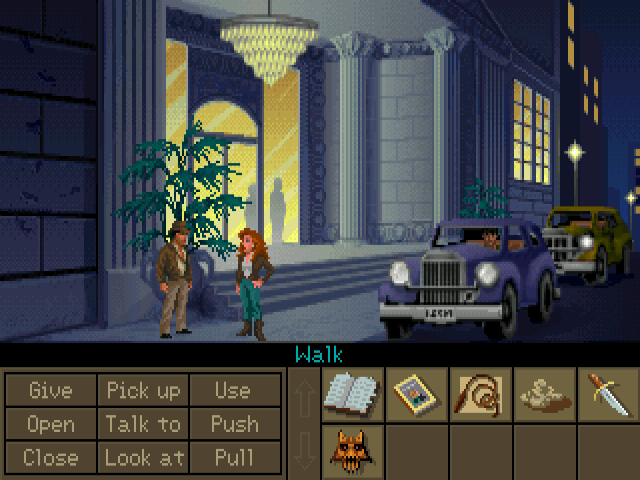Select the open book in inventory
The height and width of the screenshot is (480, 640).
353,393
